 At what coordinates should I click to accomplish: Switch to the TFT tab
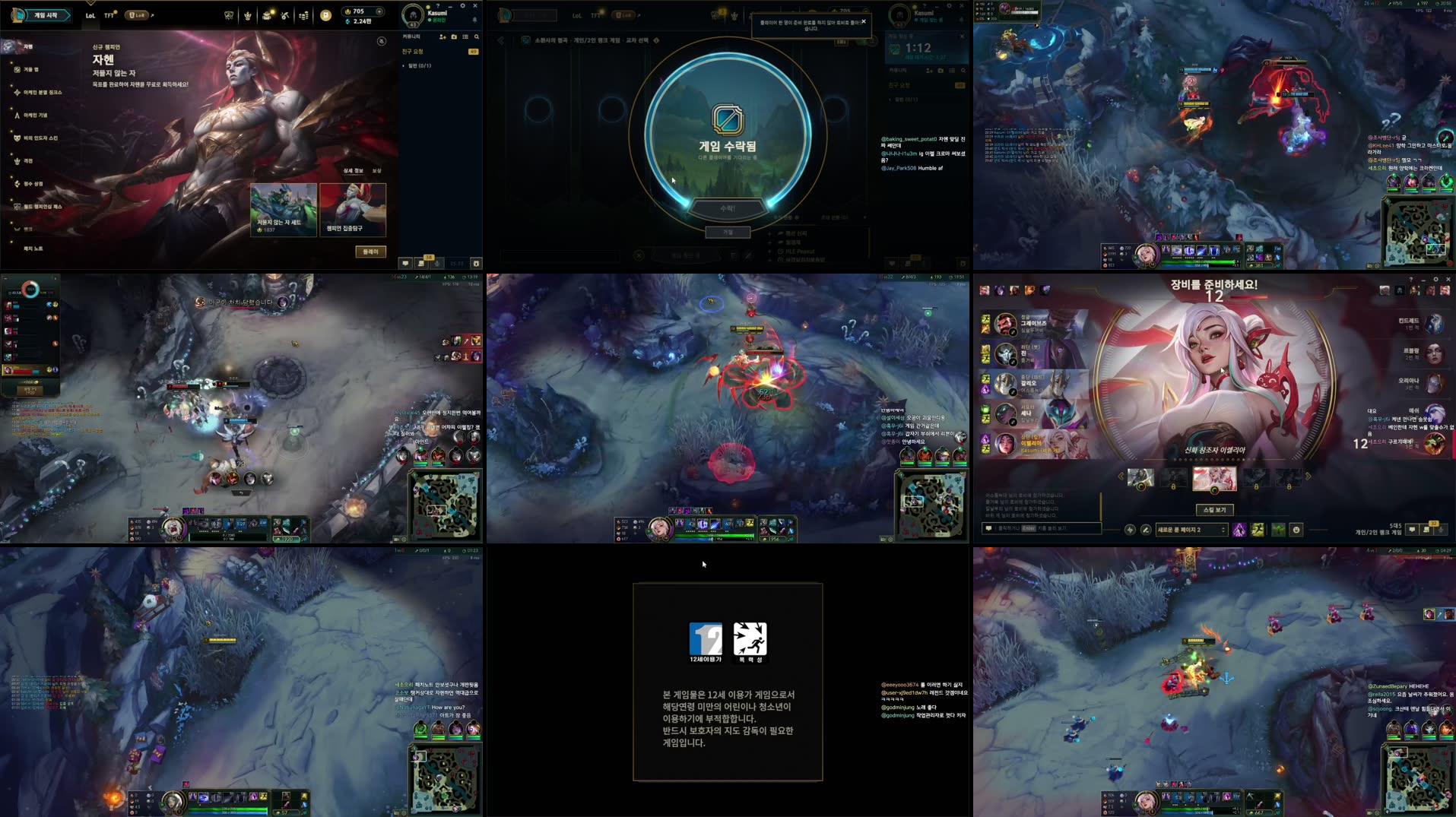(x=109, y=15)
